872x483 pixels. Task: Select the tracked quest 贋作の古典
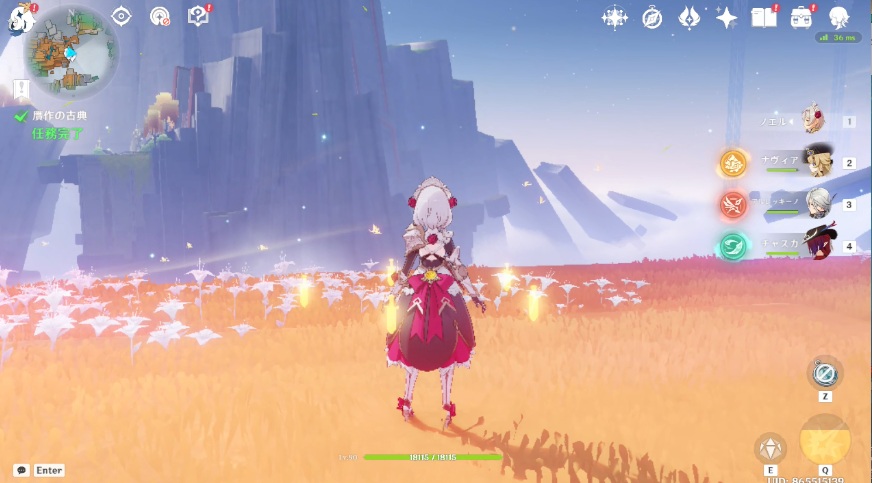pyautogui.click(x=59, y=116)
